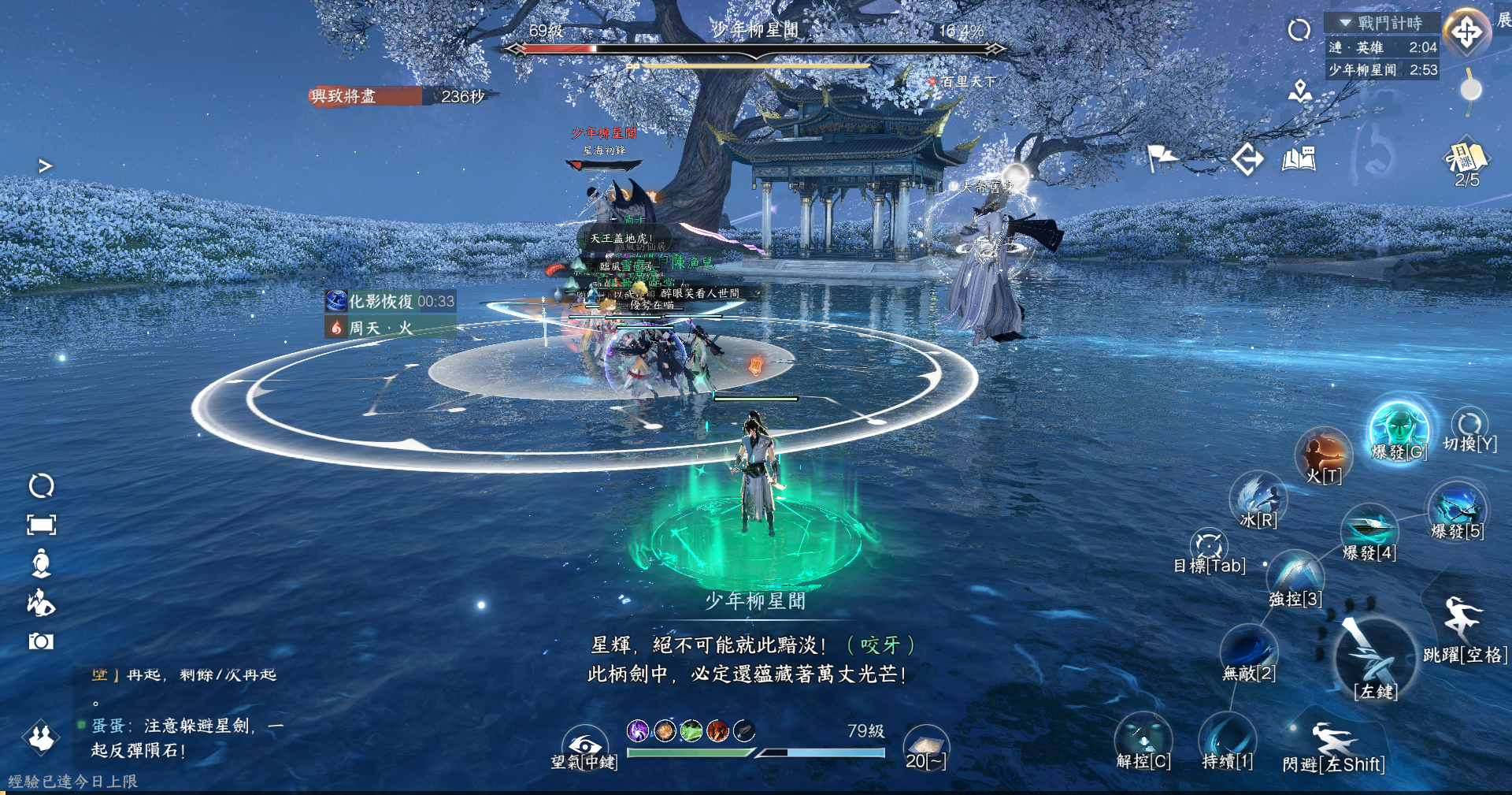The height and width of the screenshot is (795, 1512).
Task: Open the camera screenshot mode
Action: (x=41, y=641)
